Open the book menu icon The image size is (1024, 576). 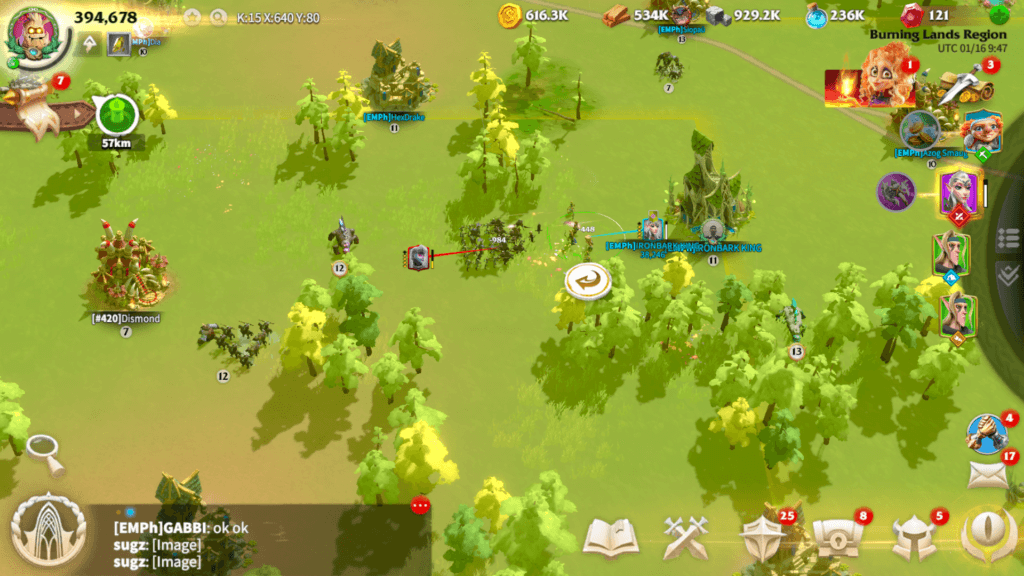pyautogui.click(x=610, y=538)
